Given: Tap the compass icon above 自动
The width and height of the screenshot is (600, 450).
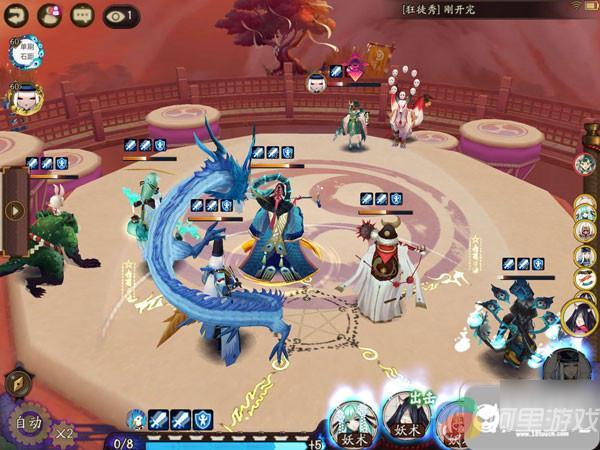Looking at the screenshot, I should (17, 381).
